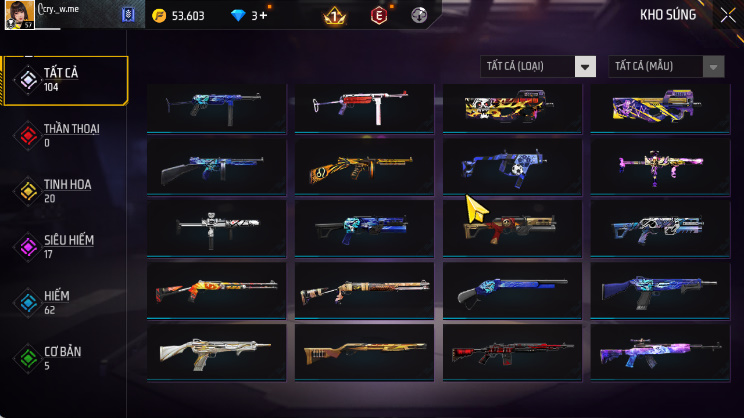This screenshot has height=418, width=744.
Task: Pick the purple and yellow P90 skin
Action: tap(660, 107)
